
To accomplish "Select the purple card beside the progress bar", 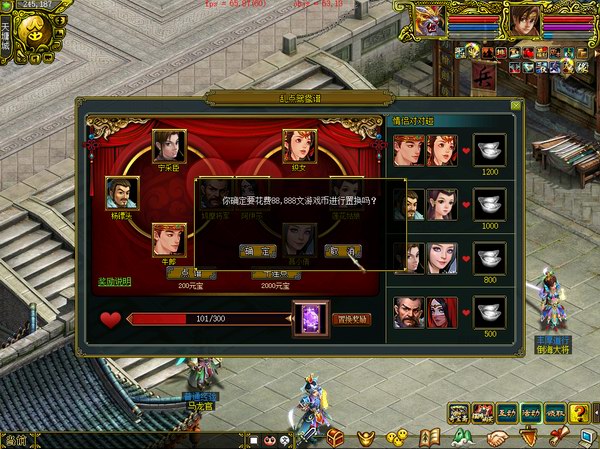I will [x=309, y=319].
